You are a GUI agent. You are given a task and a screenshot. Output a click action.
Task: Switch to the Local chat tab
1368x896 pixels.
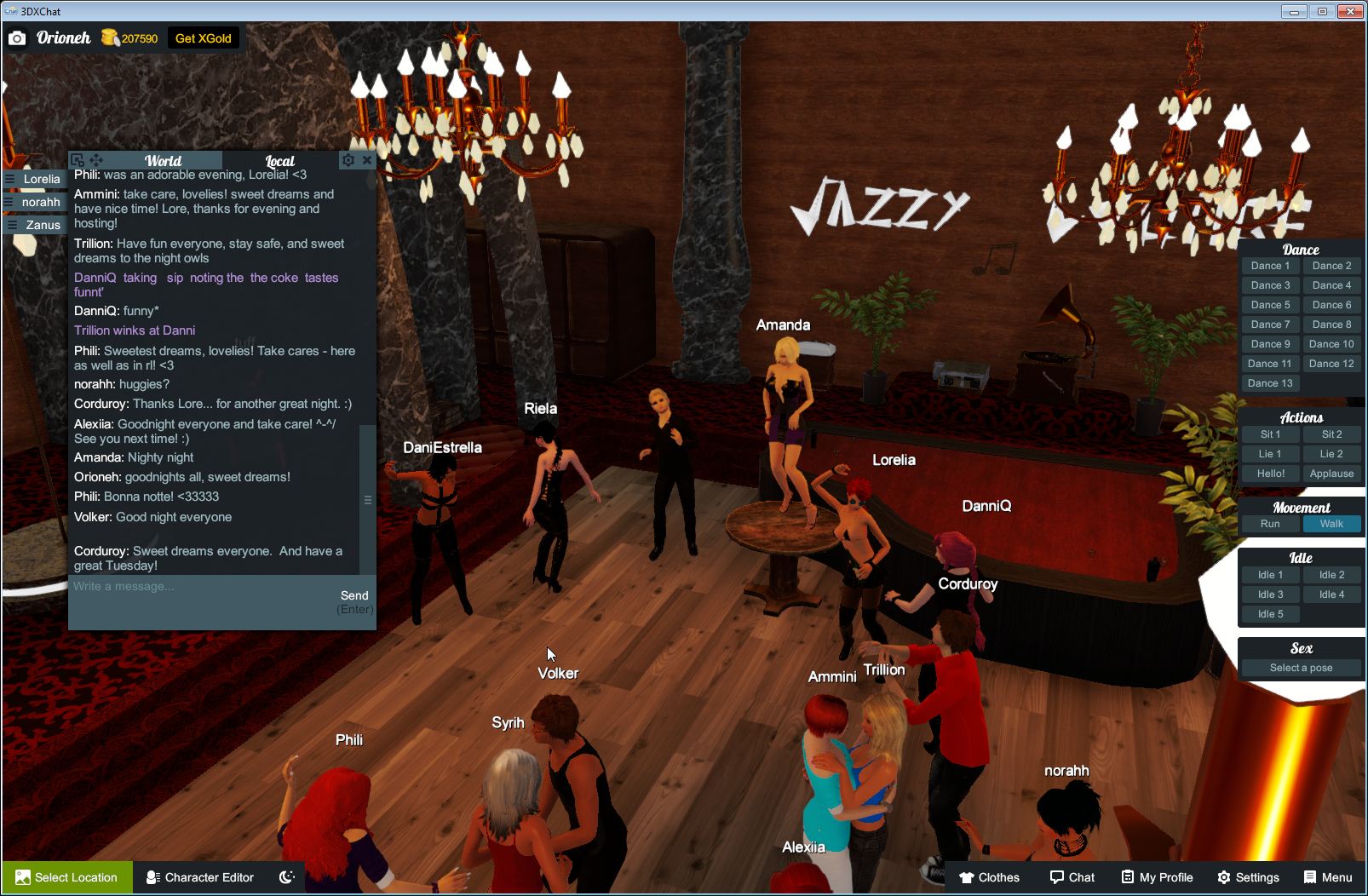coord(279,161)
